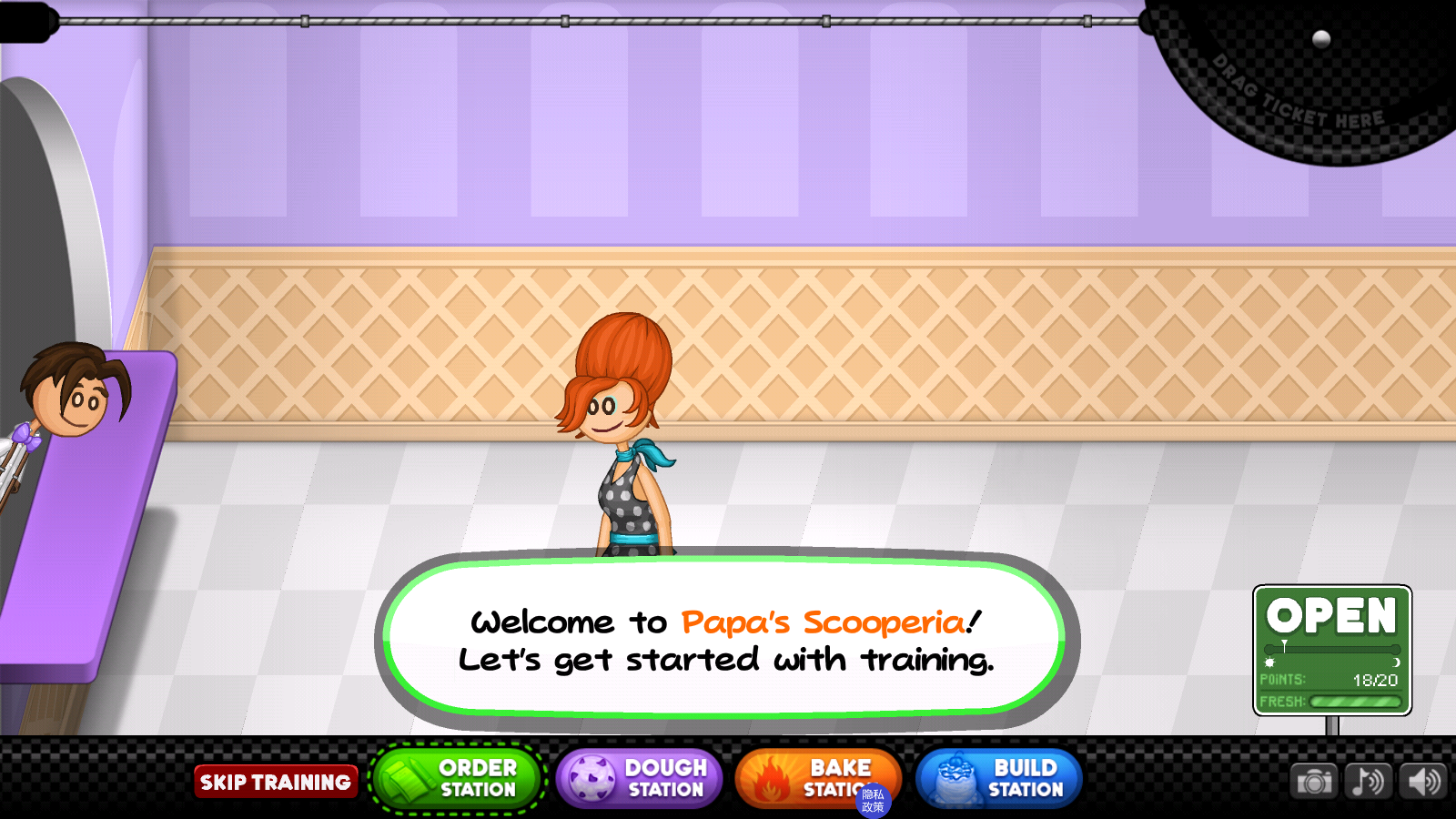Take a screenshot with the camera icon
The width and height of the screenshot is (1456, 819).
[1314, 782]
